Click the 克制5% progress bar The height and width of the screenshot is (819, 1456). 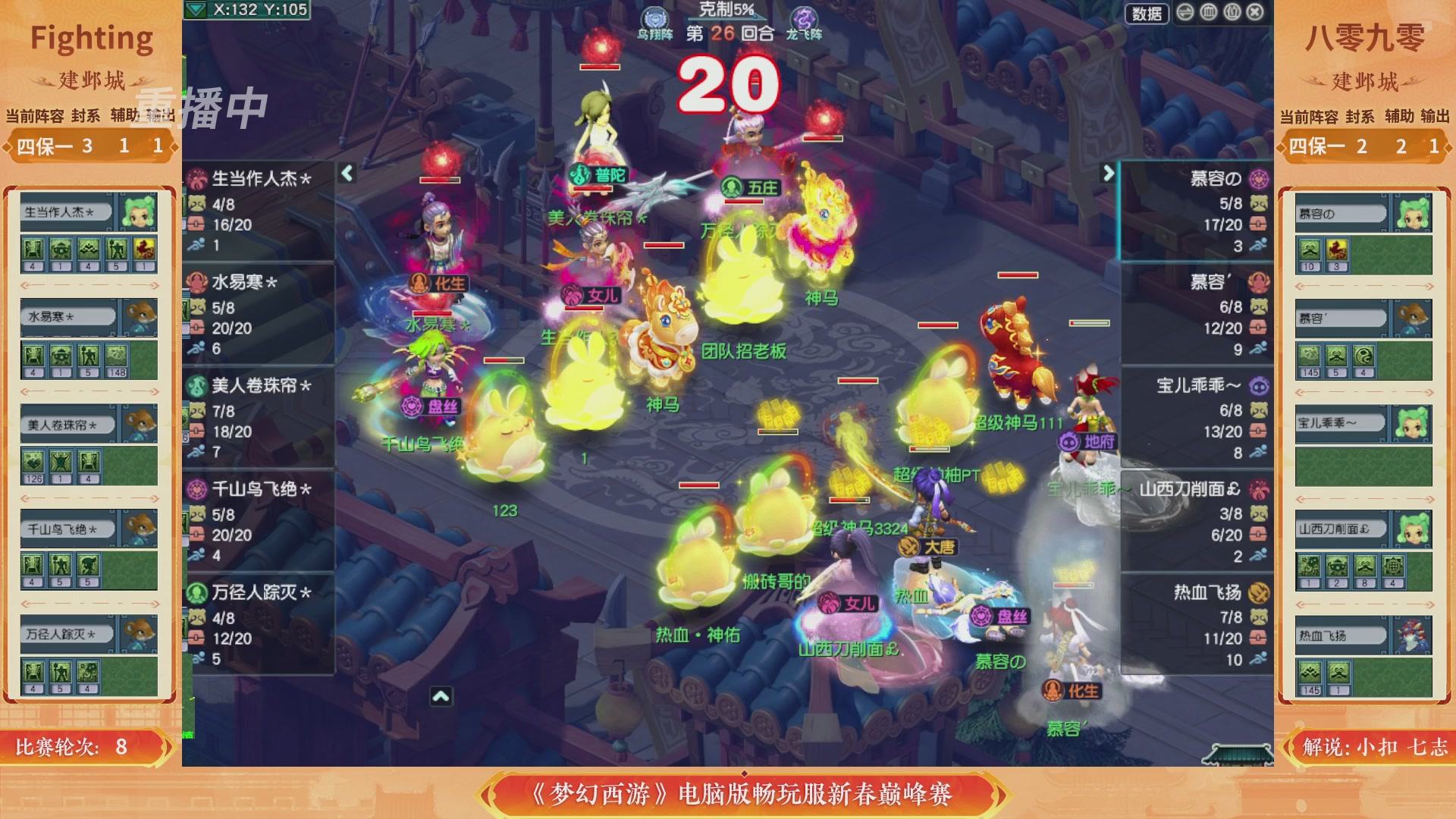tap(728, 20)
